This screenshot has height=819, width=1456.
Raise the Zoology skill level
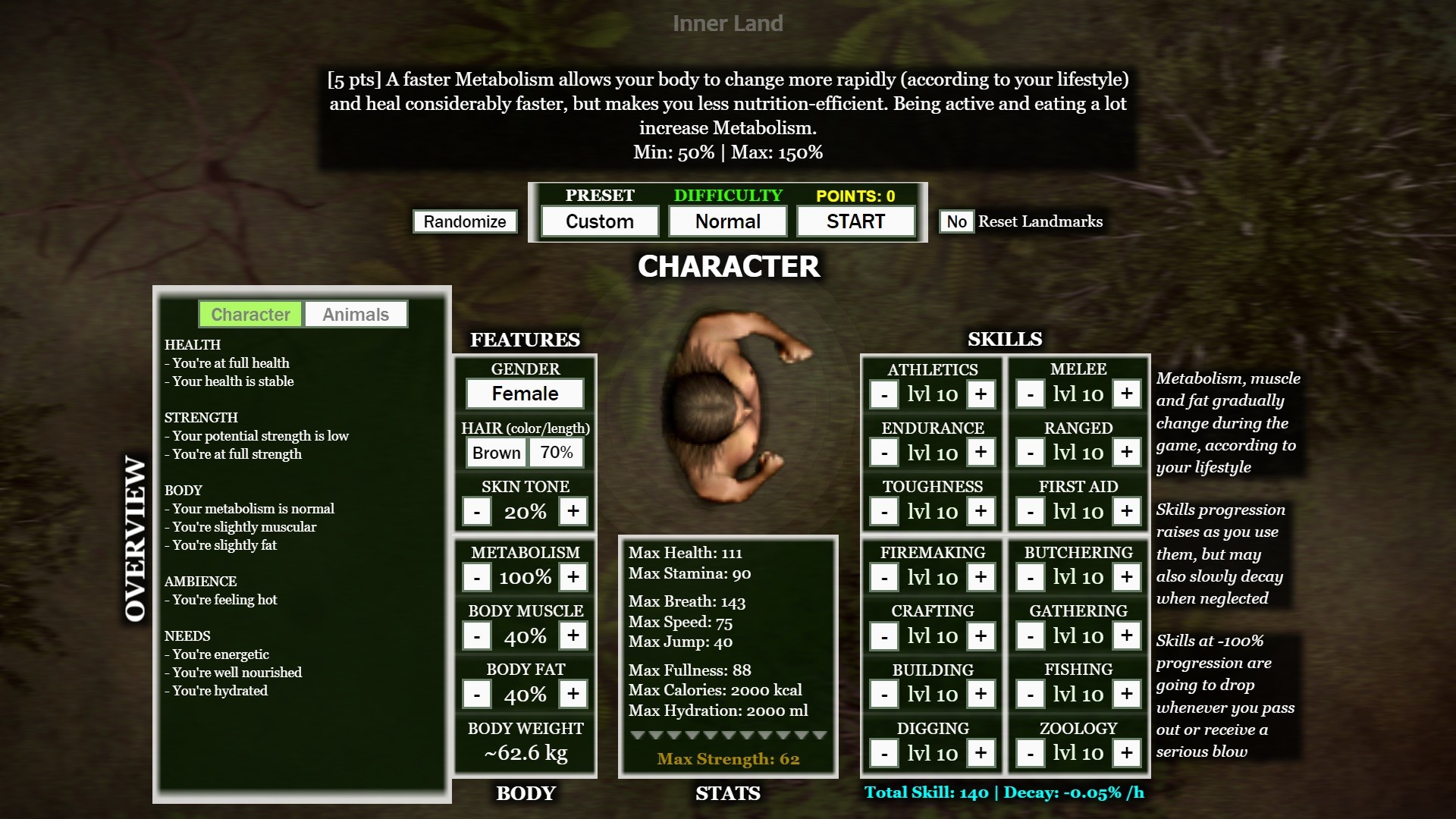pyautogui.click(x=1127, y=753)
